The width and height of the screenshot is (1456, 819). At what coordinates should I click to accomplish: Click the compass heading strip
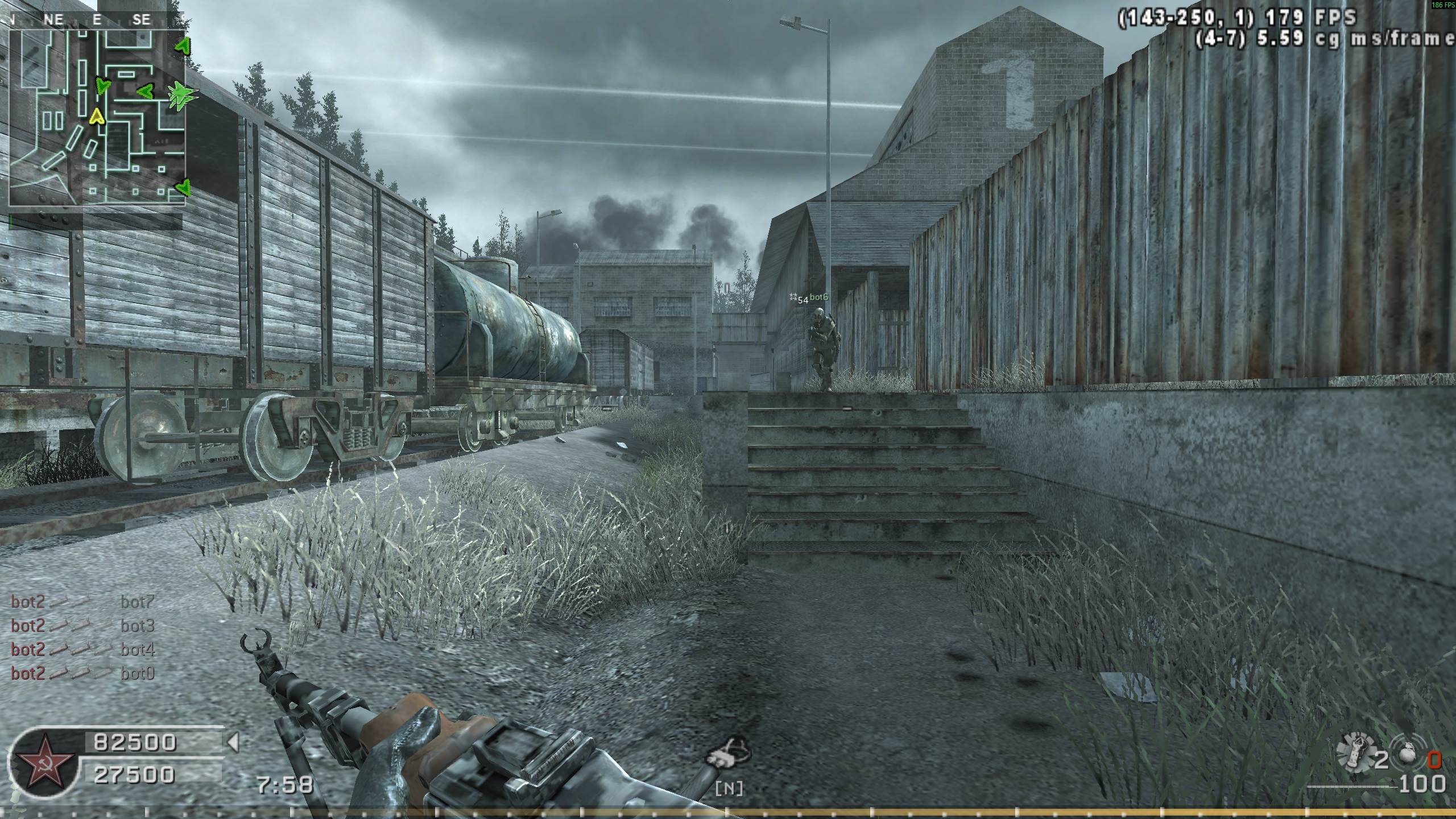(97, 20)
